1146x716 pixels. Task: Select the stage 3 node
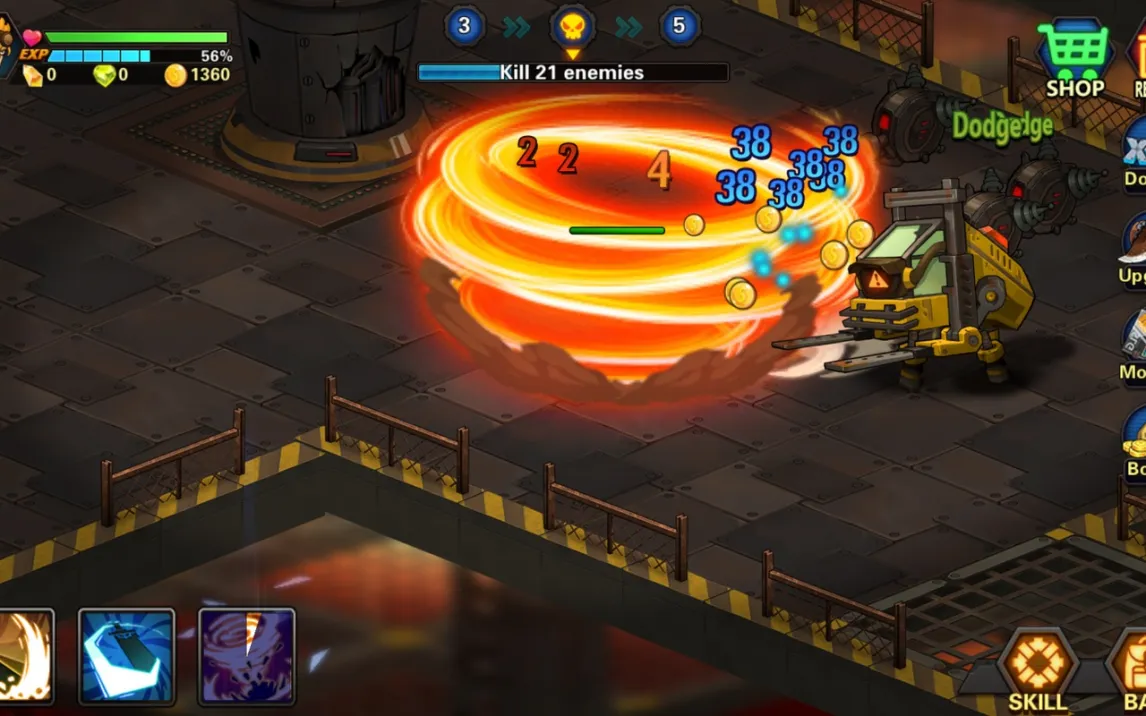pos(464,26)
